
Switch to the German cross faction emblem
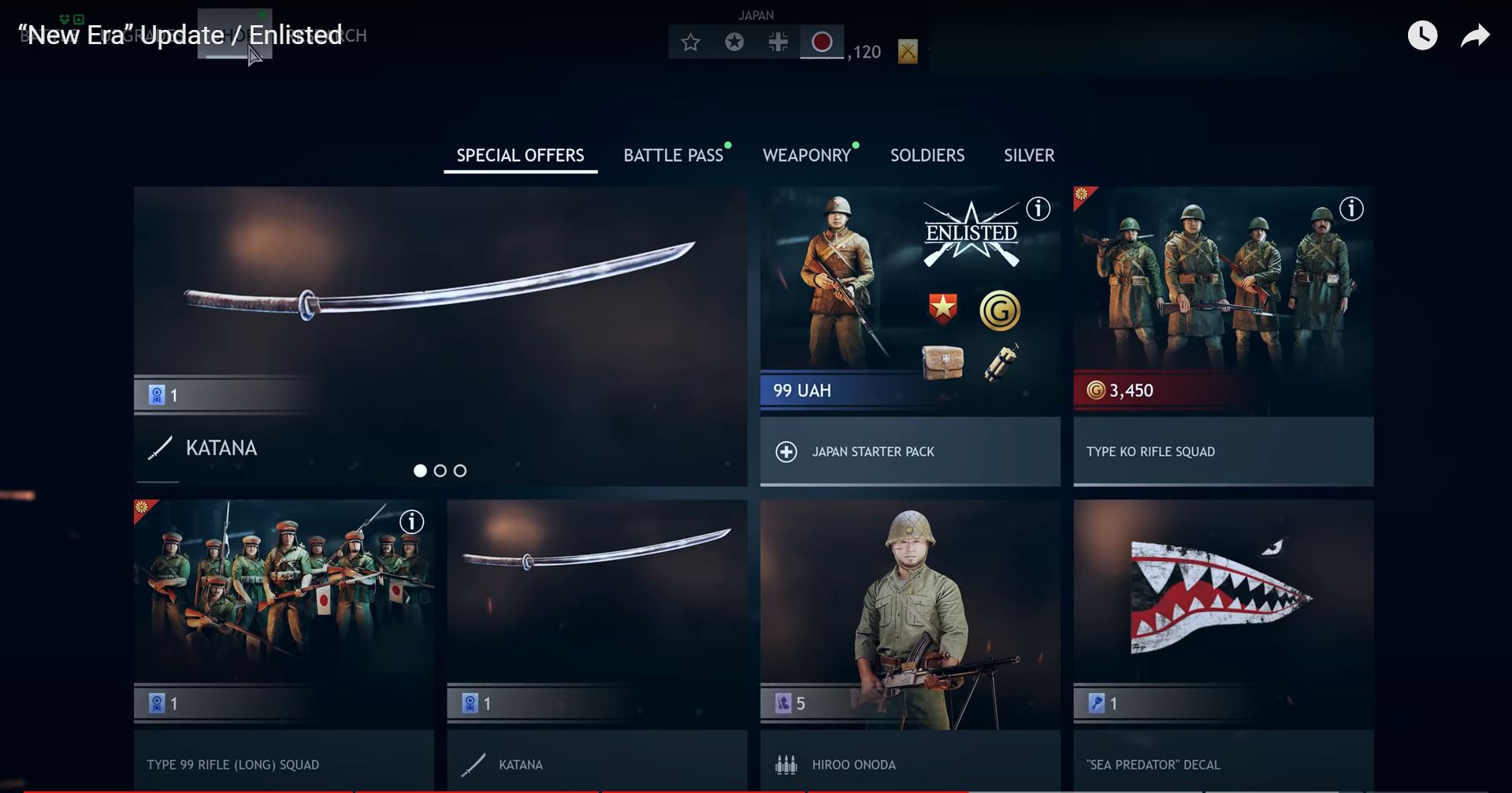pos(778,43)
